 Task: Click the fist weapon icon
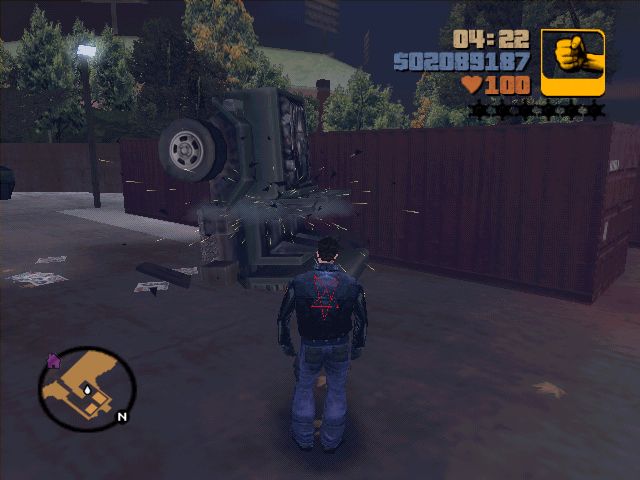[x=573, y=61]
